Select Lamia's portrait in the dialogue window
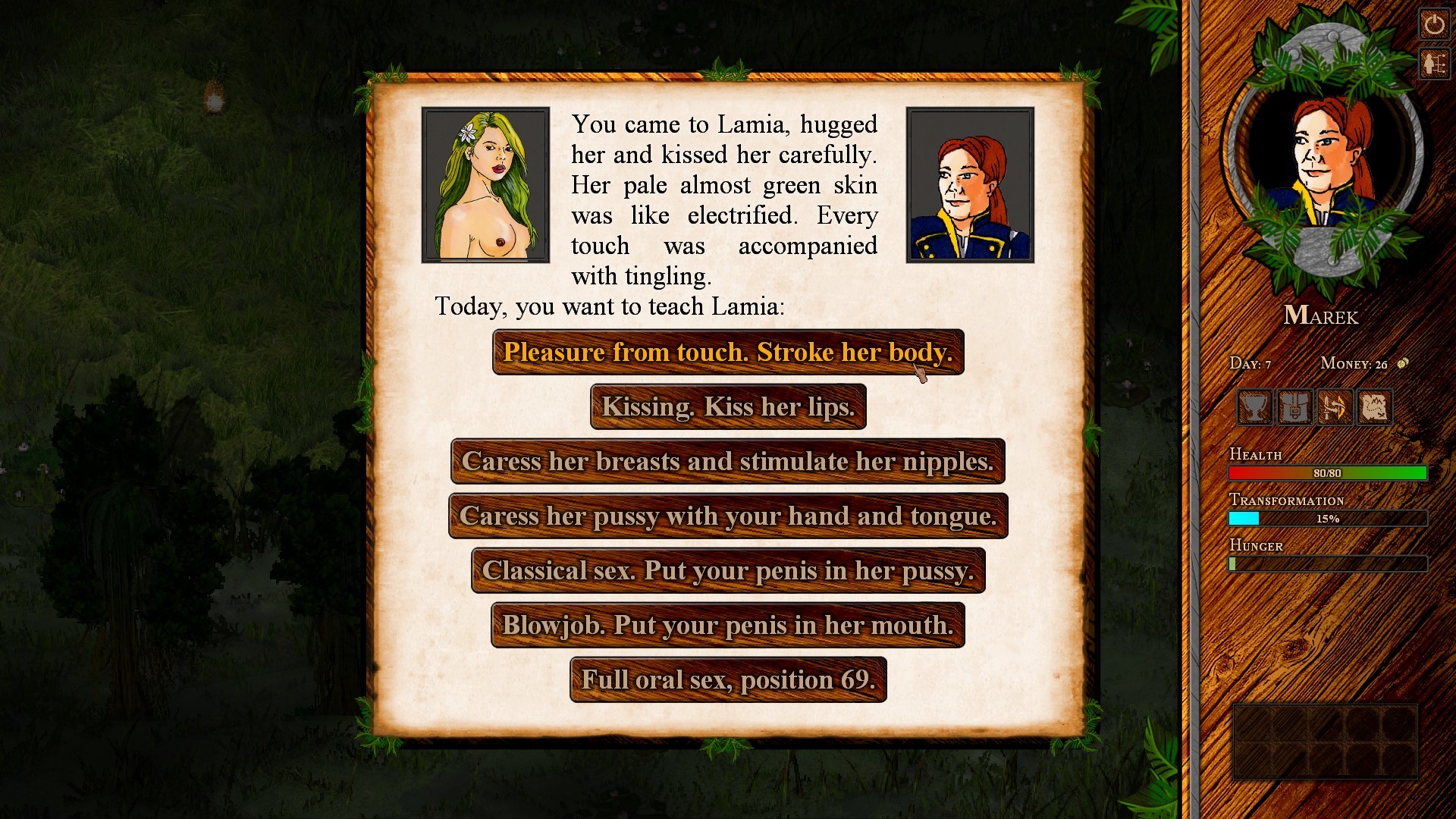1456x819 pixels. coord(485,183)
